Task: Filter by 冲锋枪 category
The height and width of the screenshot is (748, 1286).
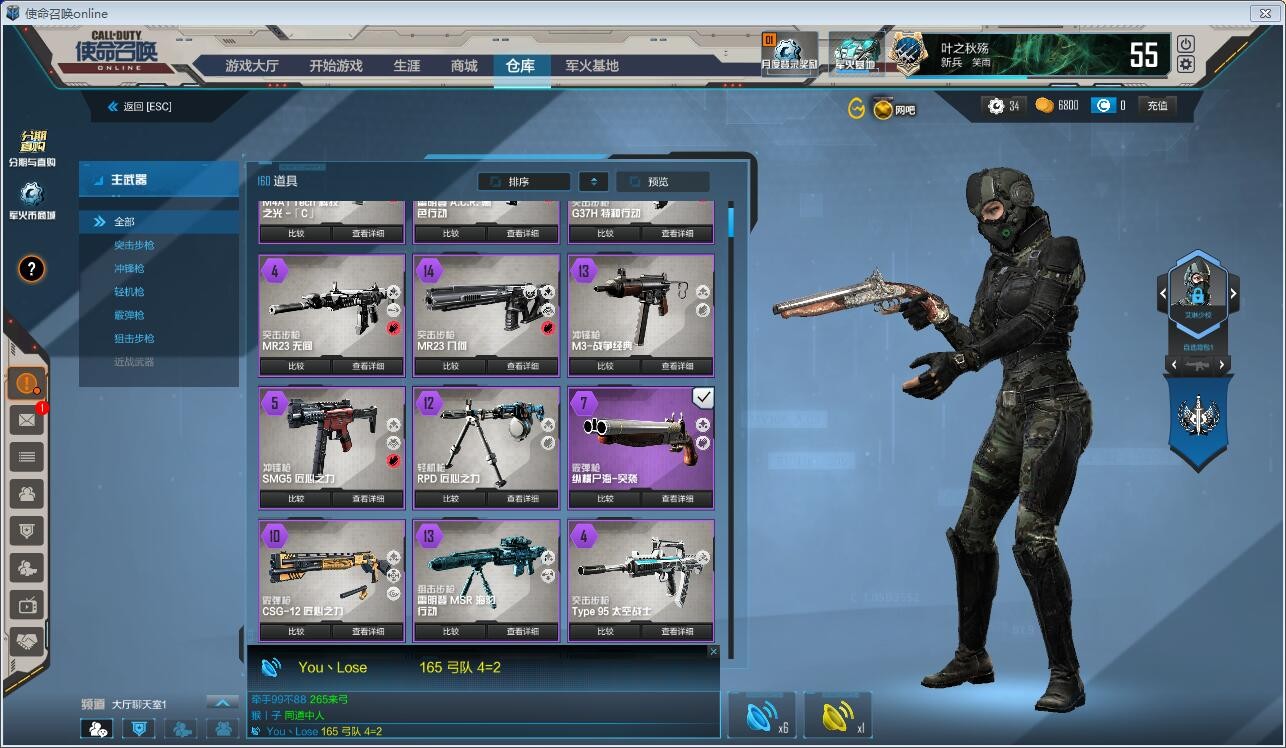Action: tap(129, 269)
